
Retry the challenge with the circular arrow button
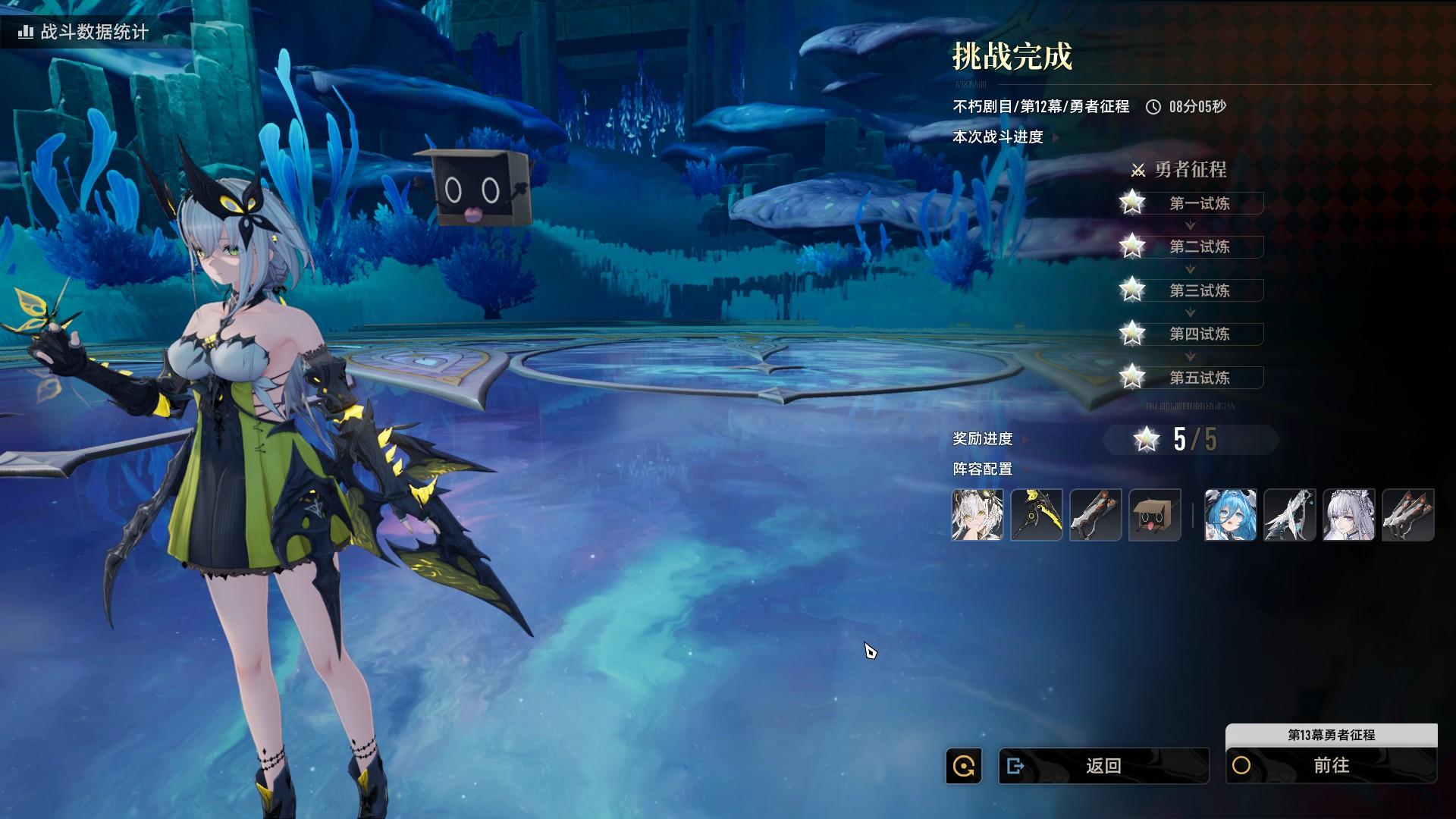[964, 766]
